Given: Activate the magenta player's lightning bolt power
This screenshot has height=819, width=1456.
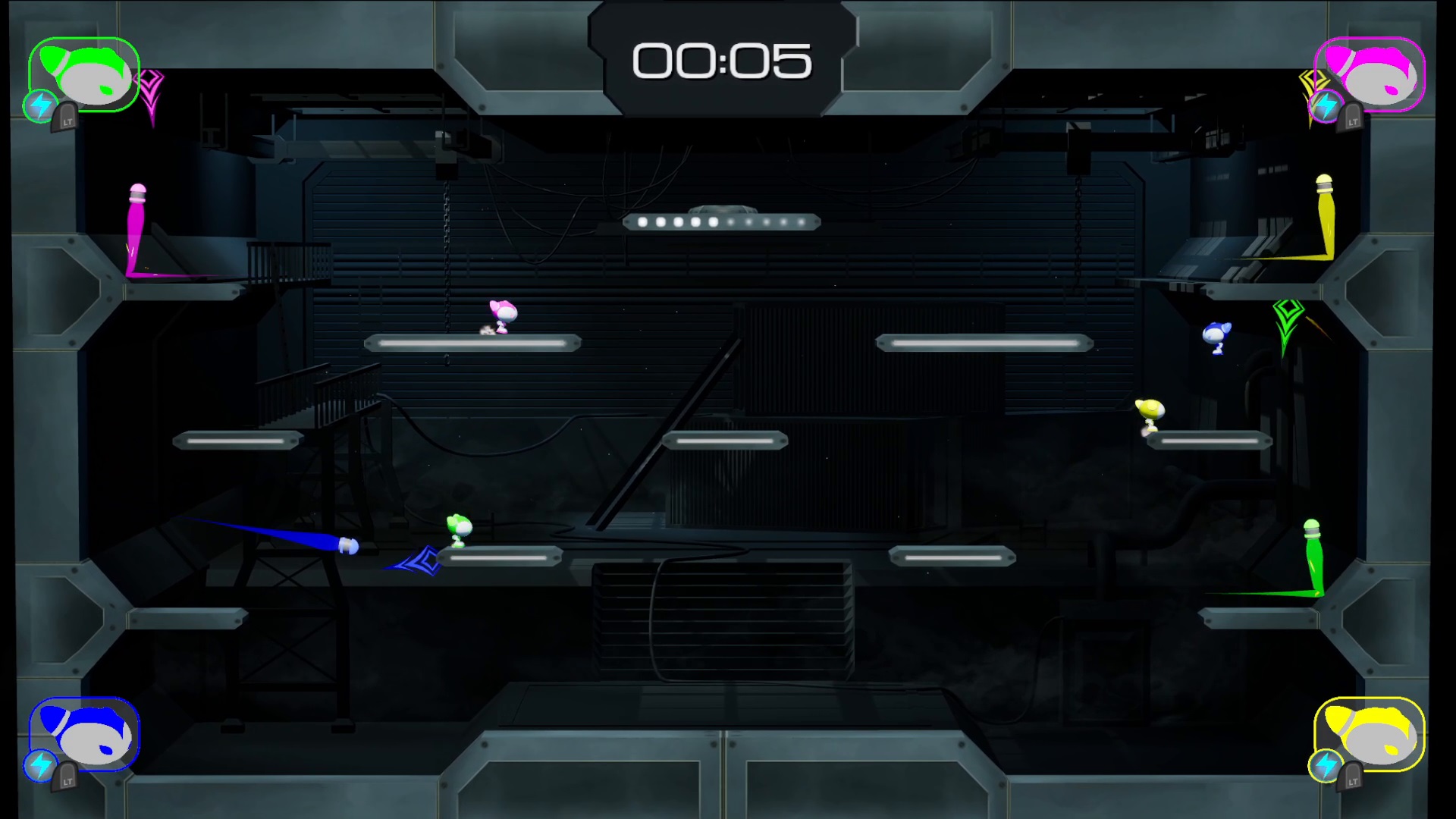Looking at the screenshot, I should coord(1326,106).
